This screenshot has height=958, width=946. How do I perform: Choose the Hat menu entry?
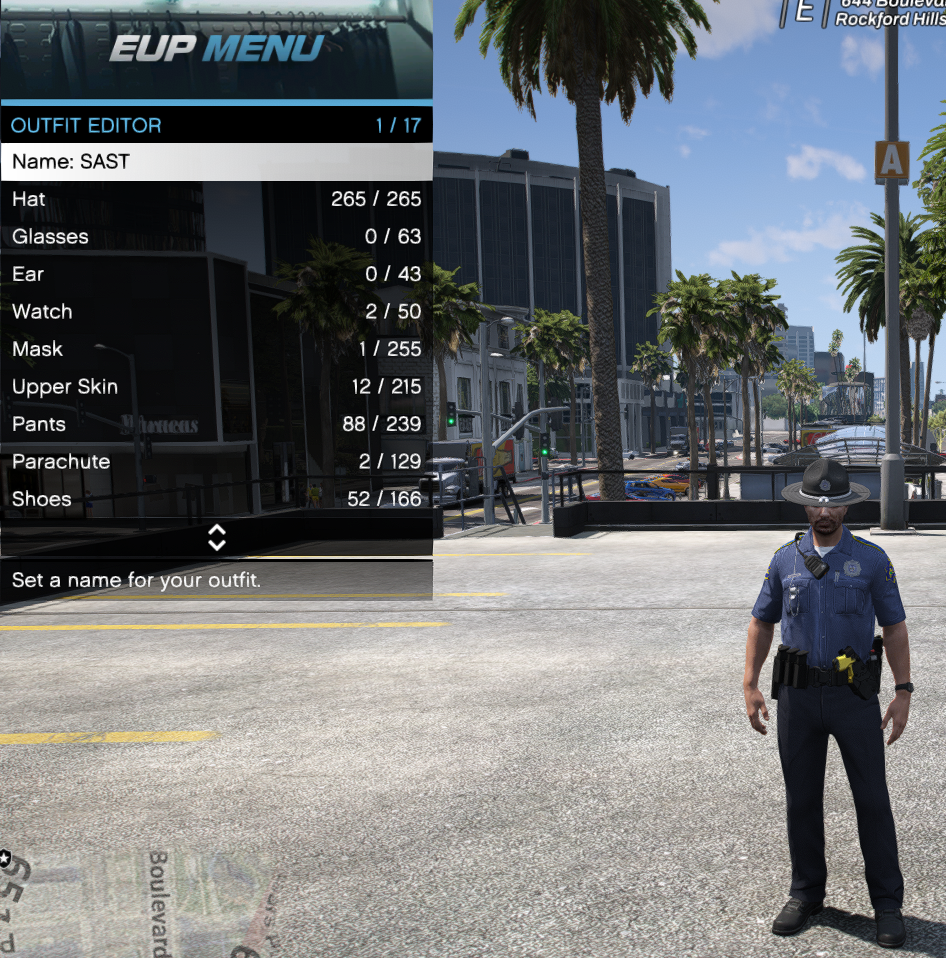coord(216,199)
